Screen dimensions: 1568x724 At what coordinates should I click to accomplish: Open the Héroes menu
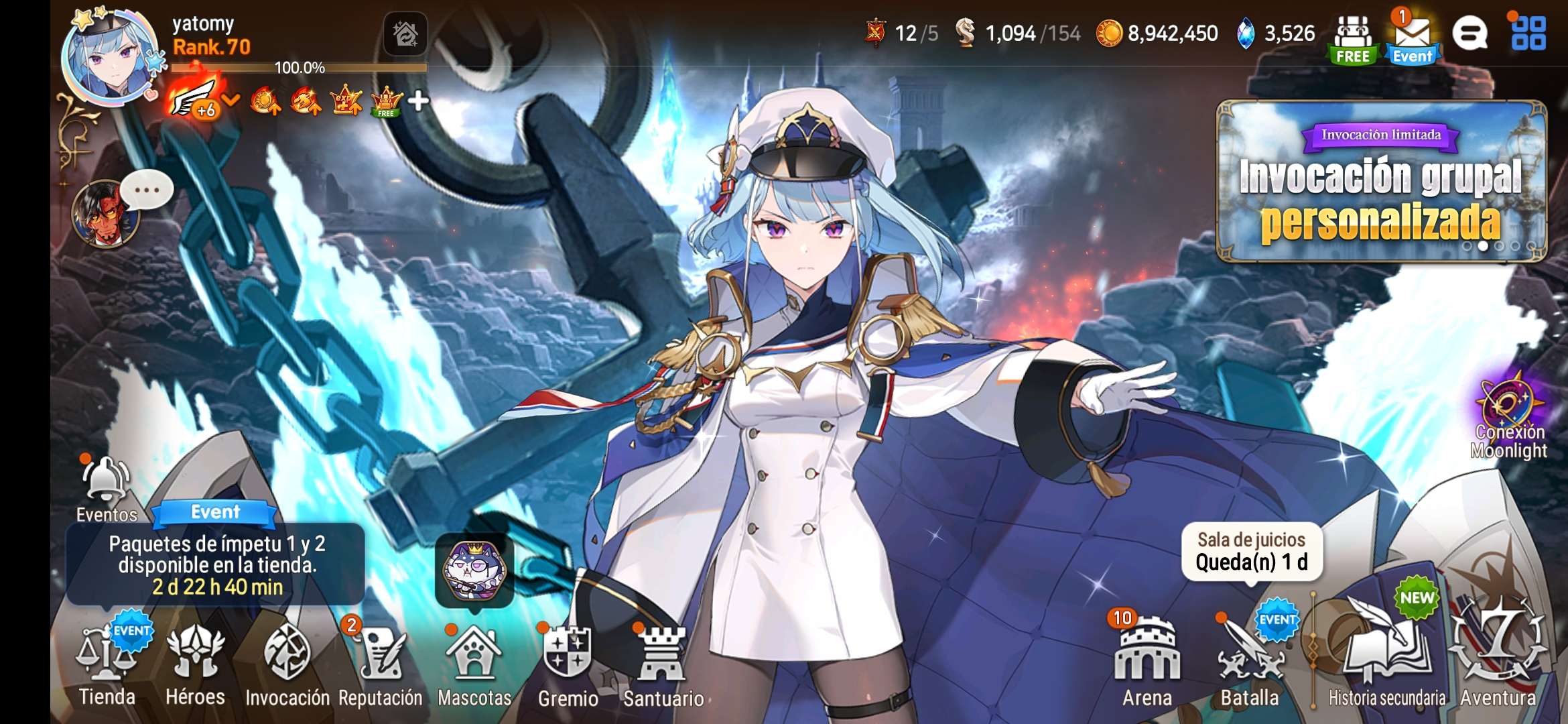(195, 664)
